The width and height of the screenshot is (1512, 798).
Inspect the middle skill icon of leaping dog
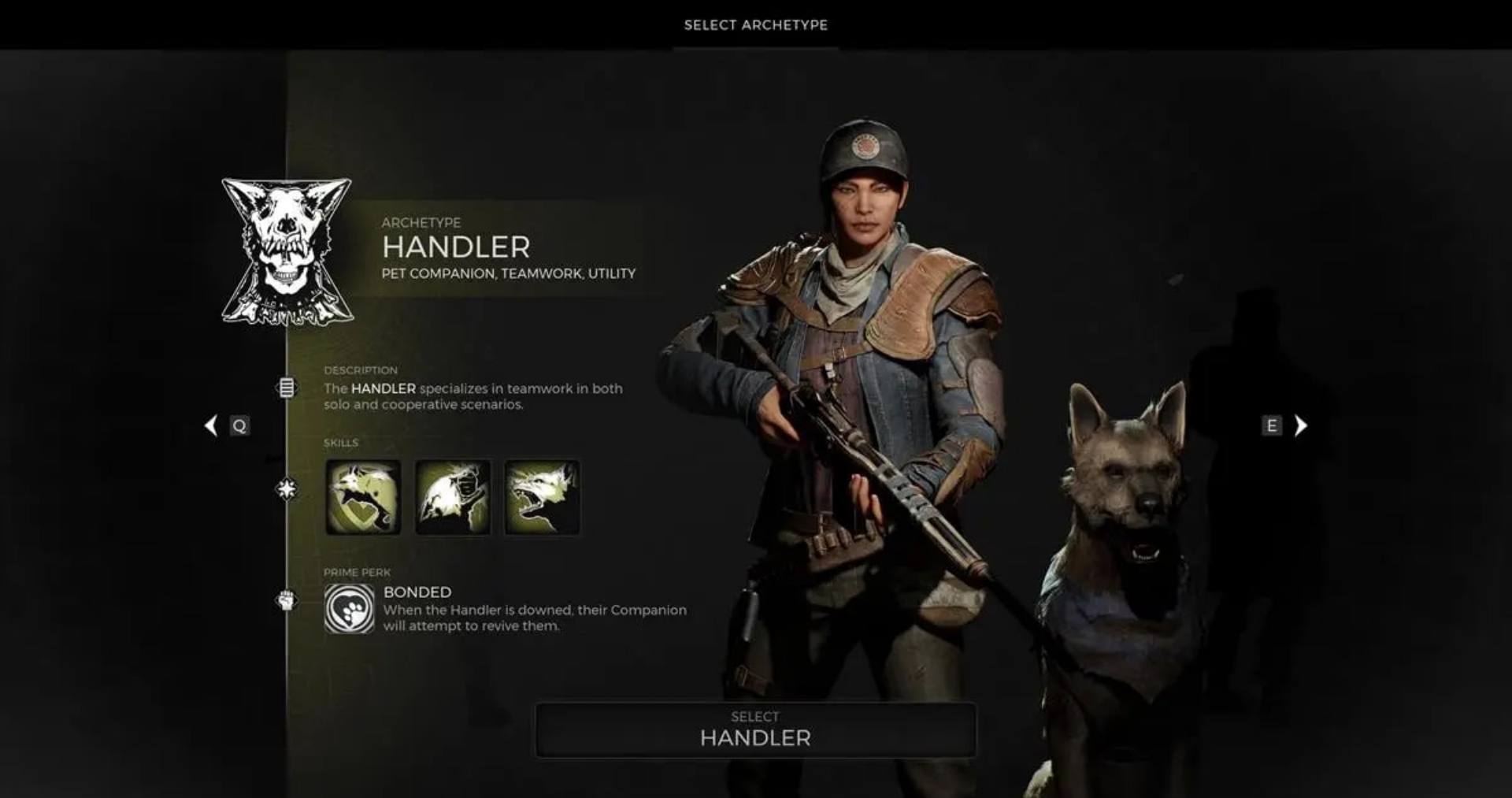(453, 498)
